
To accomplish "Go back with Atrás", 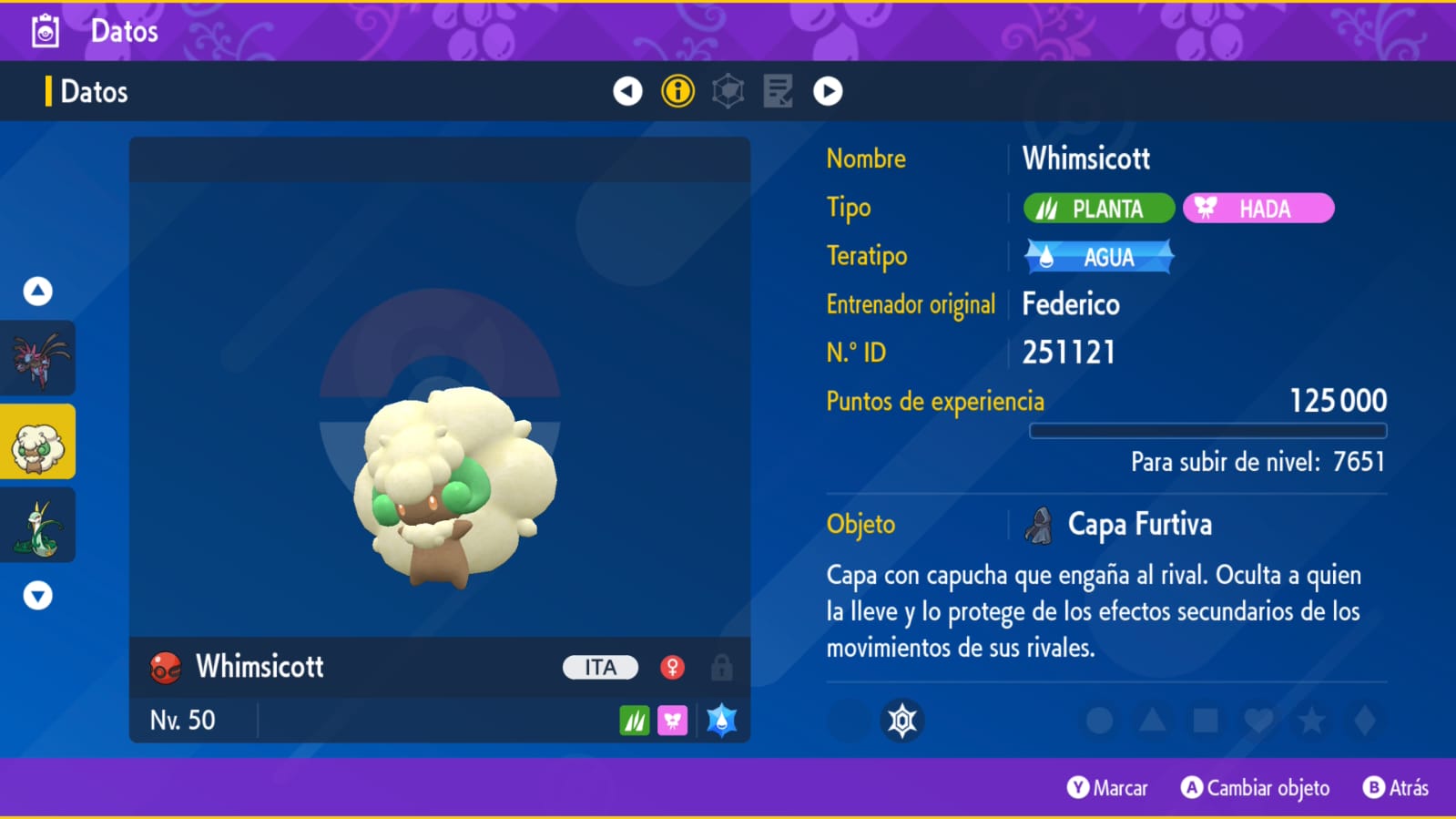I will tap(1396, 788).
